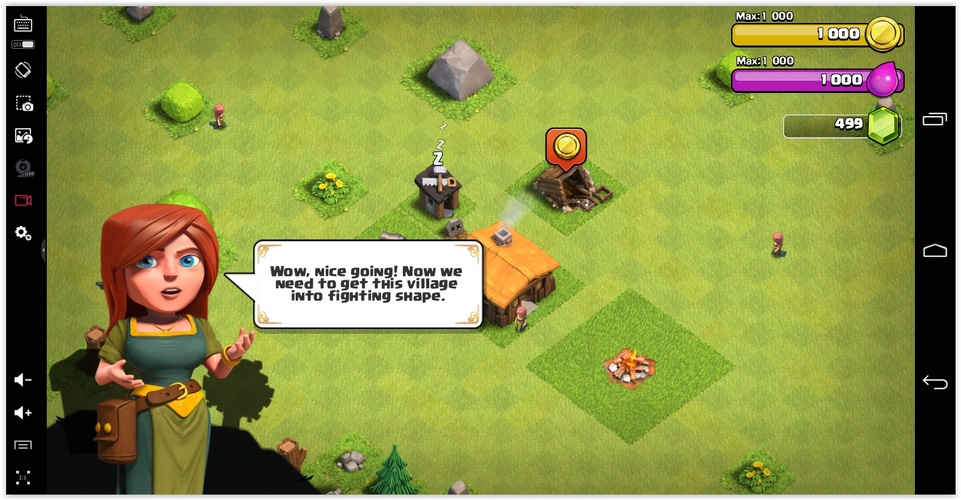Collect gold from the gold mine bubble

coord(565,146)
